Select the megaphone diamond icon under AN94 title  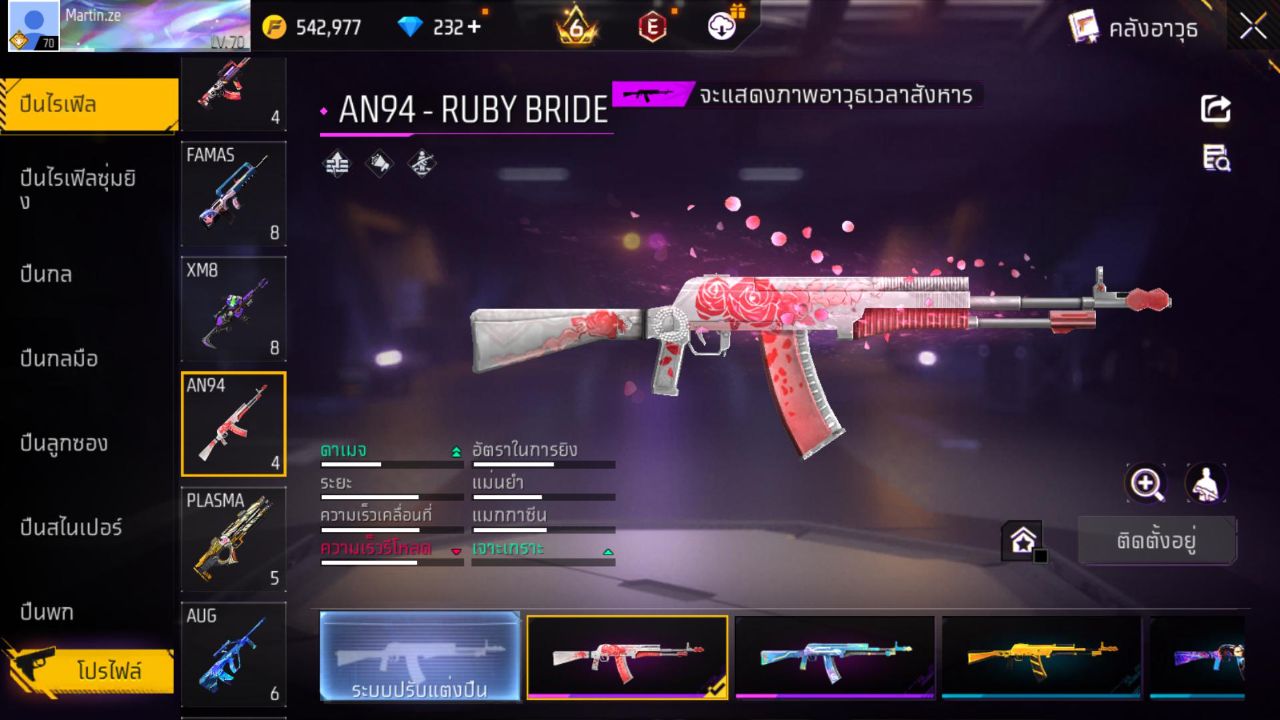point(379,163)
